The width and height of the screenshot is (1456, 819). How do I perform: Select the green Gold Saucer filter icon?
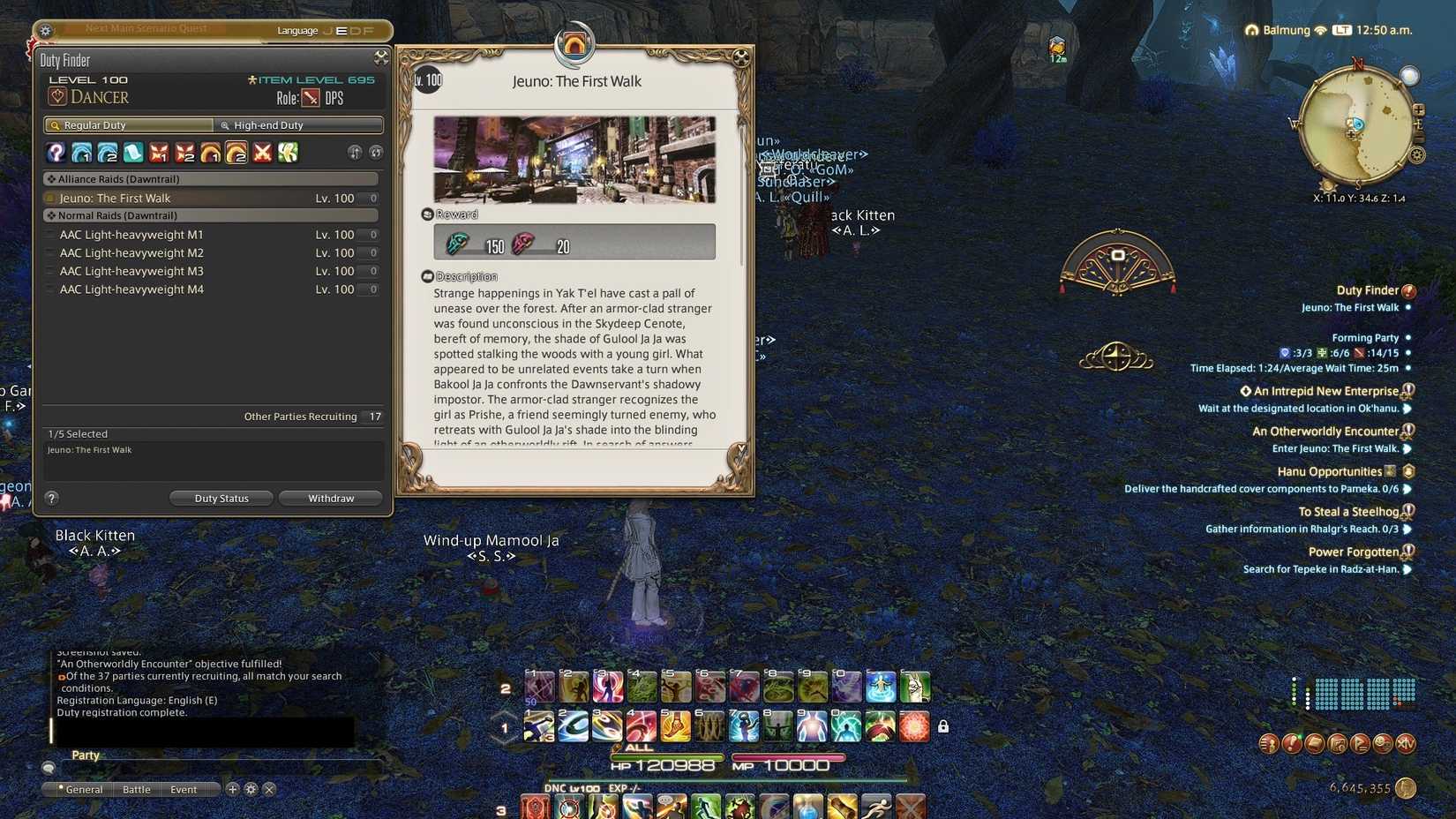[288, 153]
